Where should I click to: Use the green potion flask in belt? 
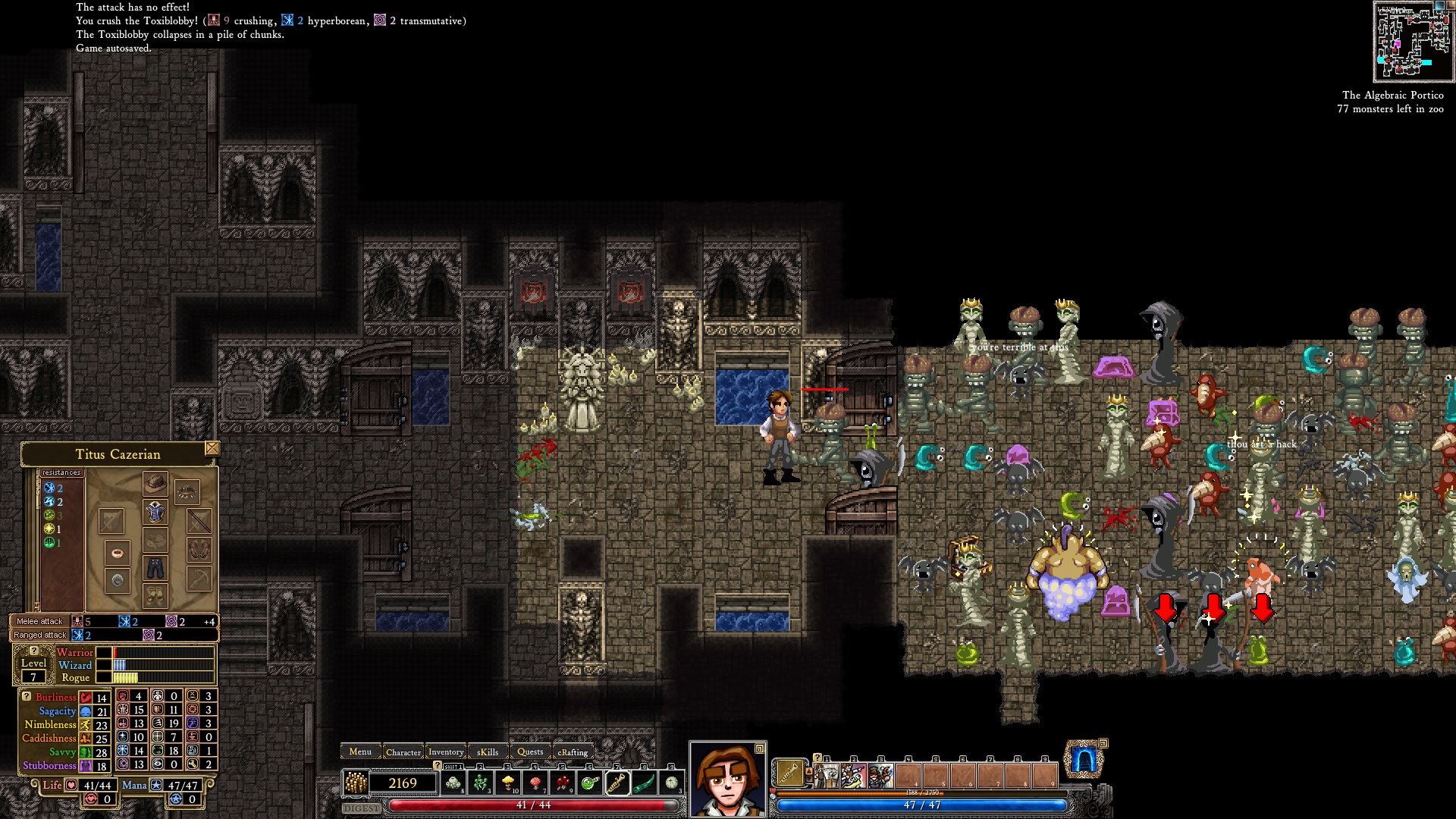[x=589, y=782]
